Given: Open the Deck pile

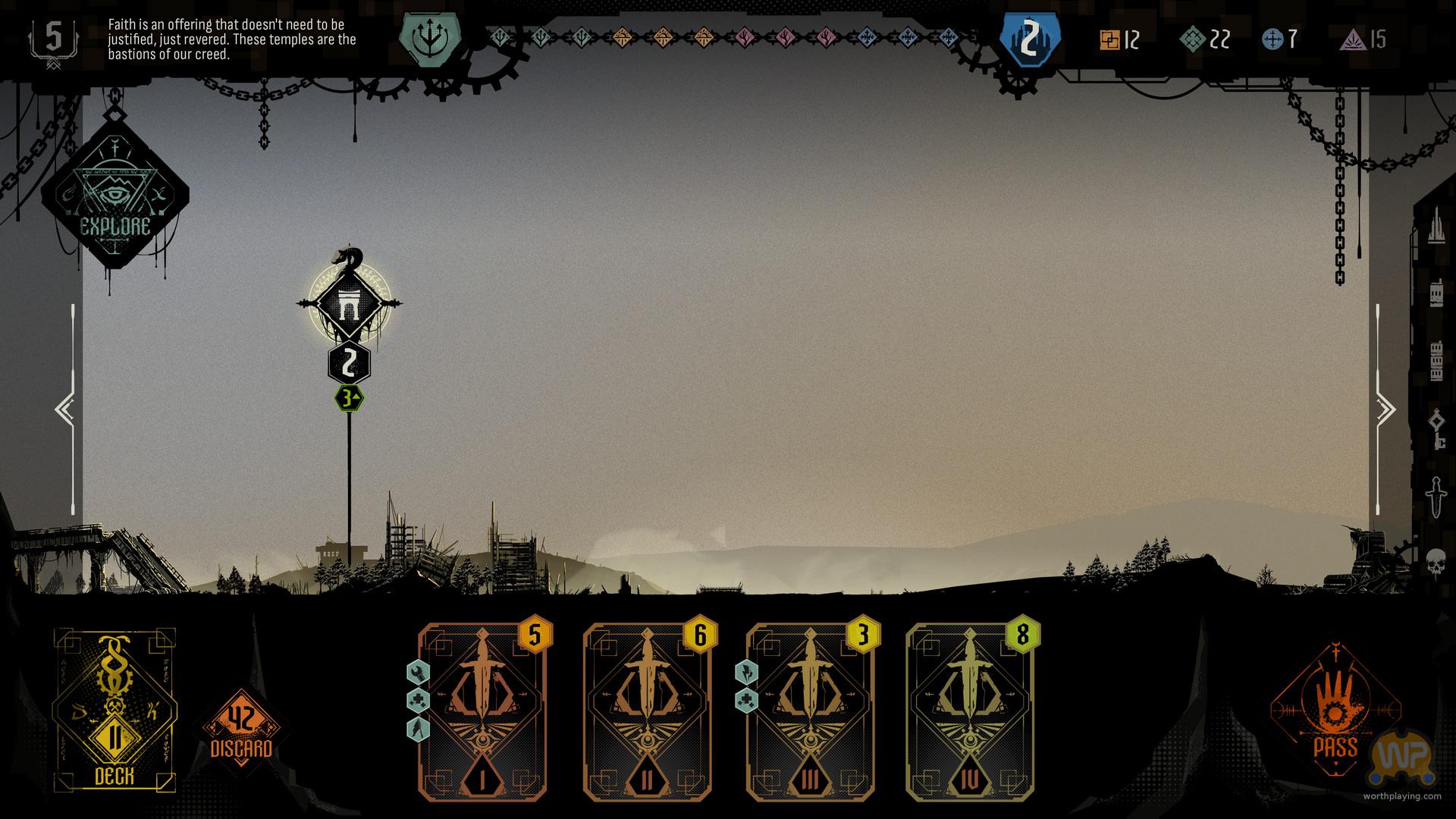Looking at the screenshot, I should [115, 710].
